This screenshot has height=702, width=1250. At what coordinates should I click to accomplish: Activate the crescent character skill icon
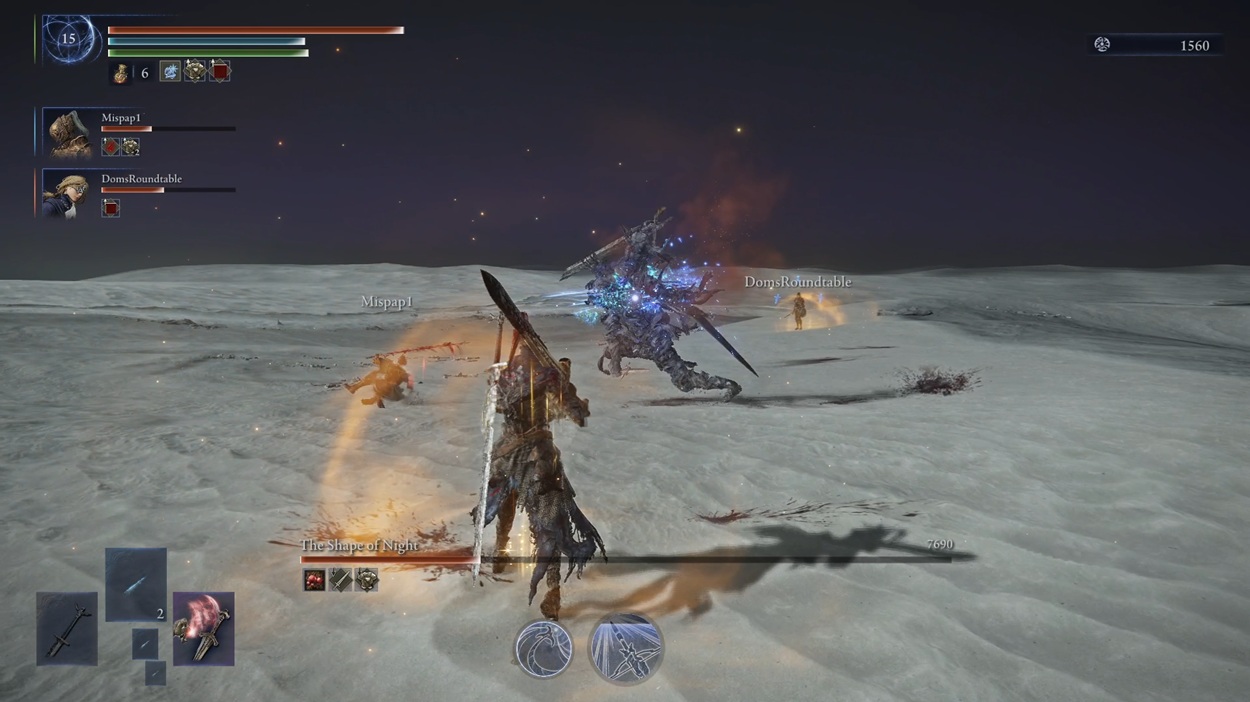543,648
